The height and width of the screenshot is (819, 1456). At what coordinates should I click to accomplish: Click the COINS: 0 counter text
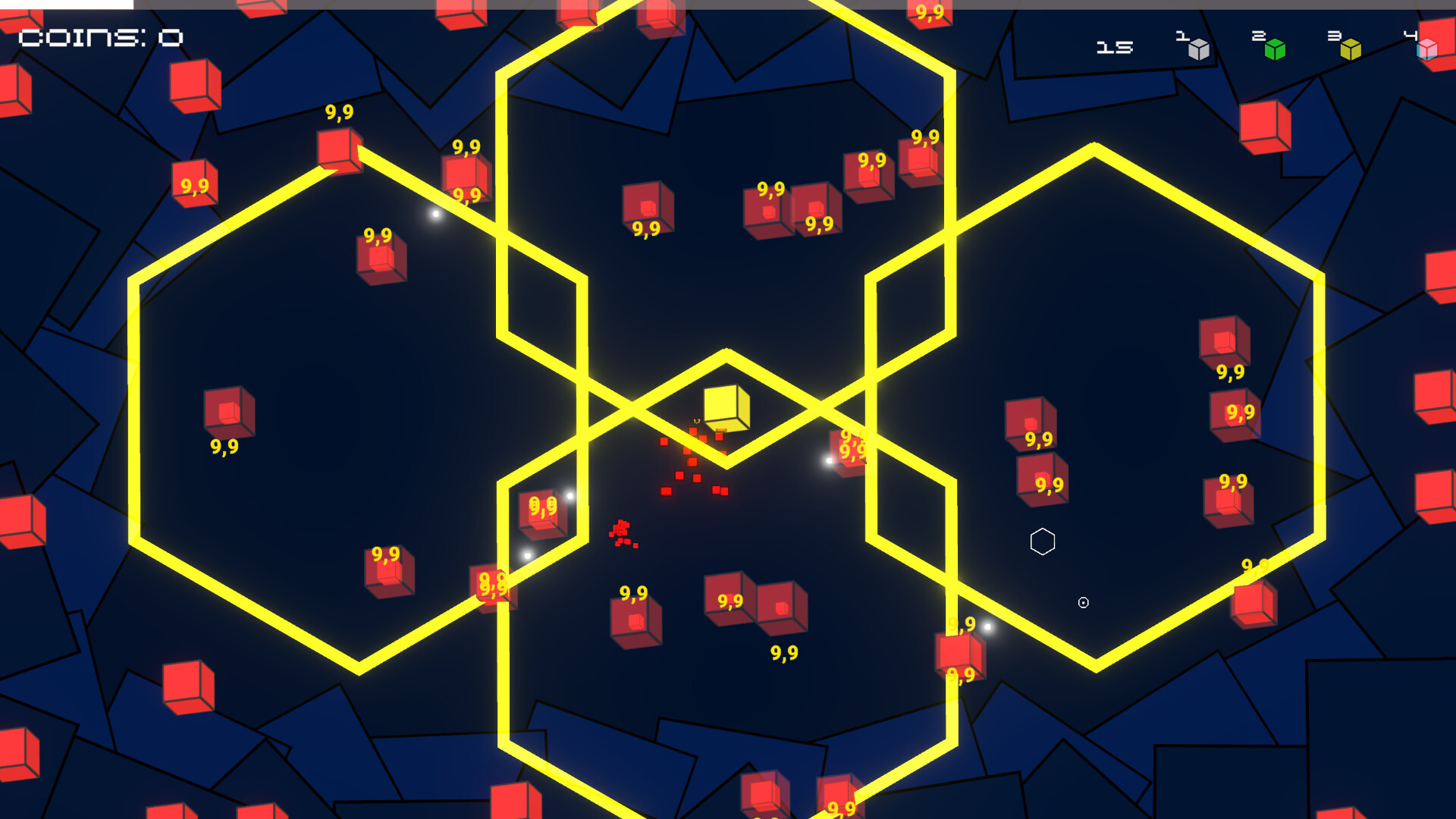[x=99, y=37]
